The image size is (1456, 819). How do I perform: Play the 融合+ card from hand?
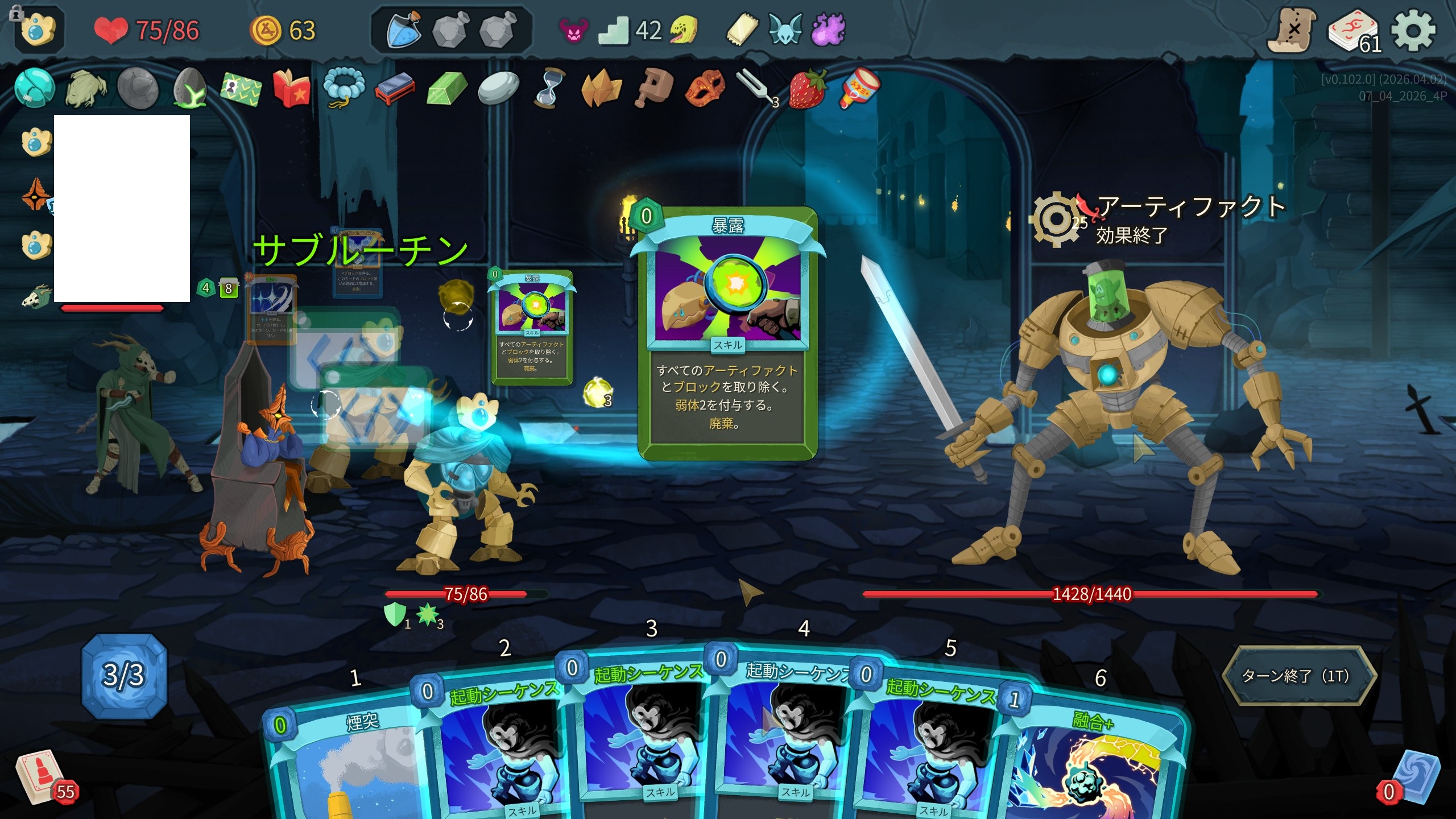point(1092,762)
